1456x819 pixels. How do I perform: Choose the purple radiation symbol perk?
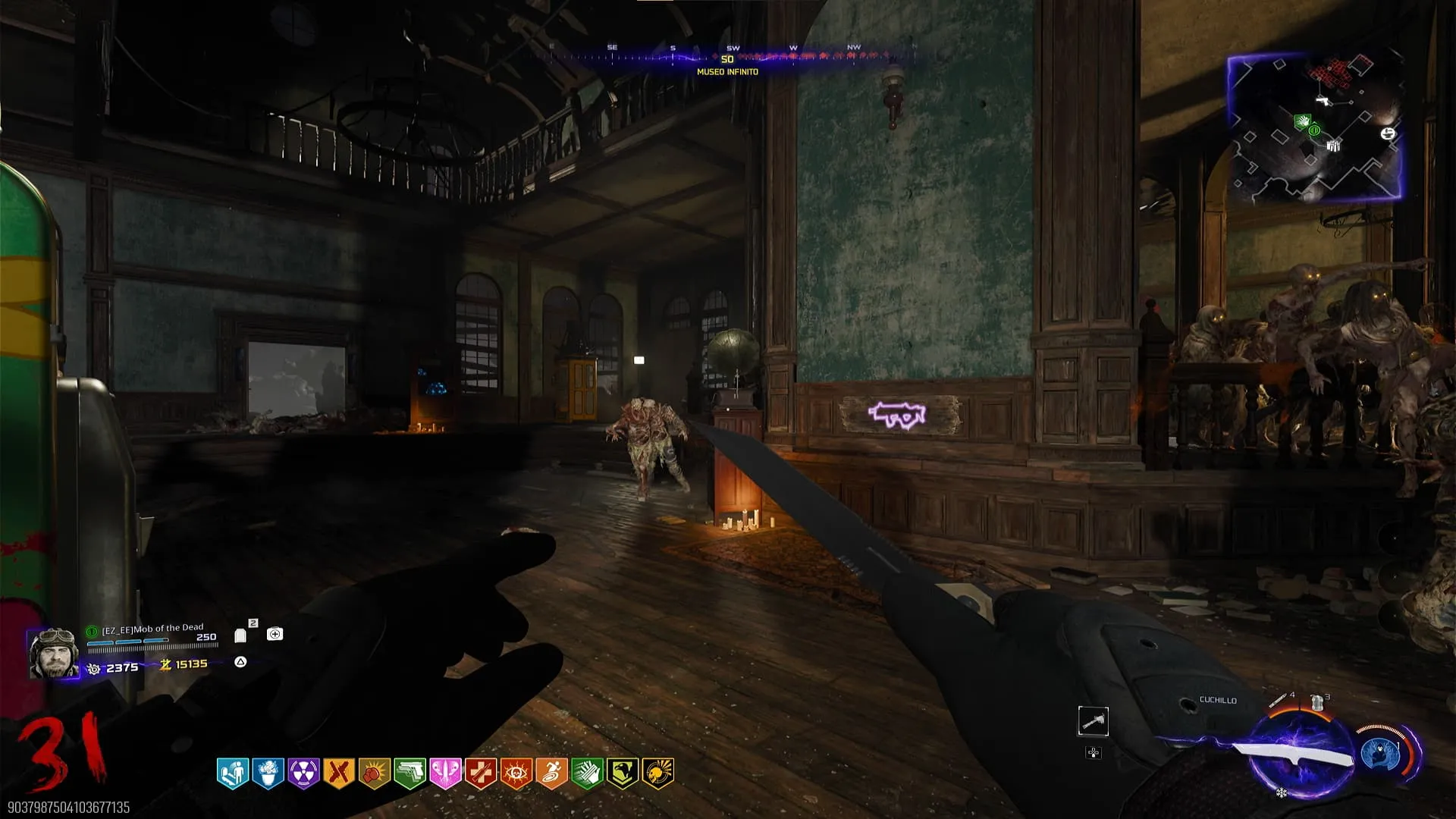(x=303, y=773)
